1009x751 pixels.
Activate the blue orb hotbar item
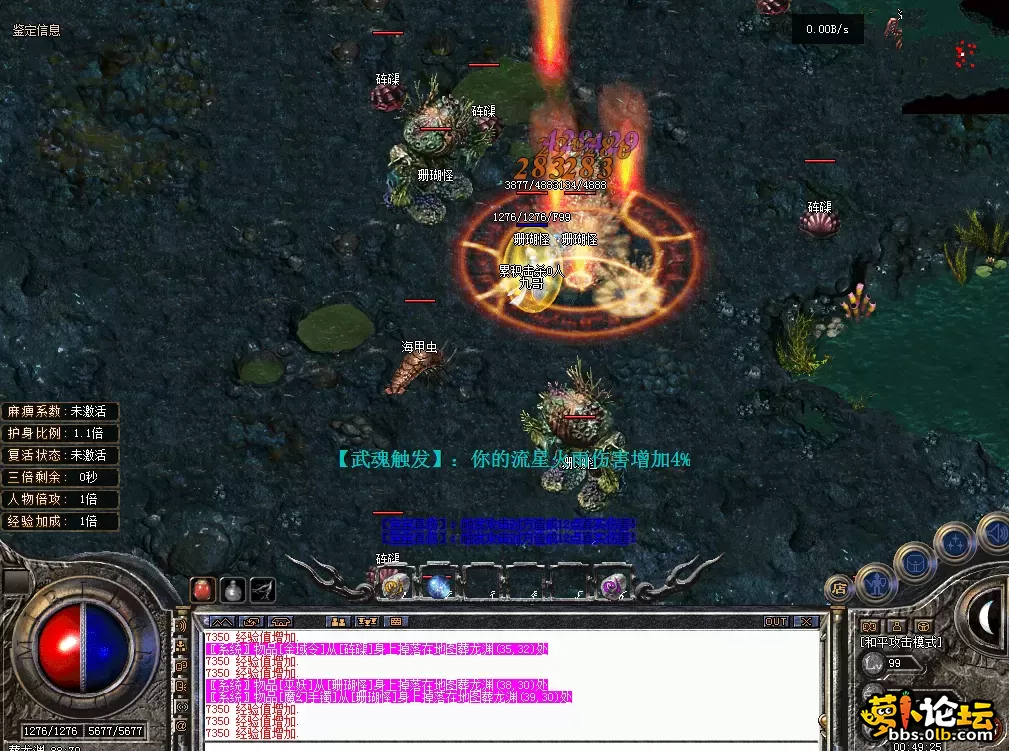[439, 586]
